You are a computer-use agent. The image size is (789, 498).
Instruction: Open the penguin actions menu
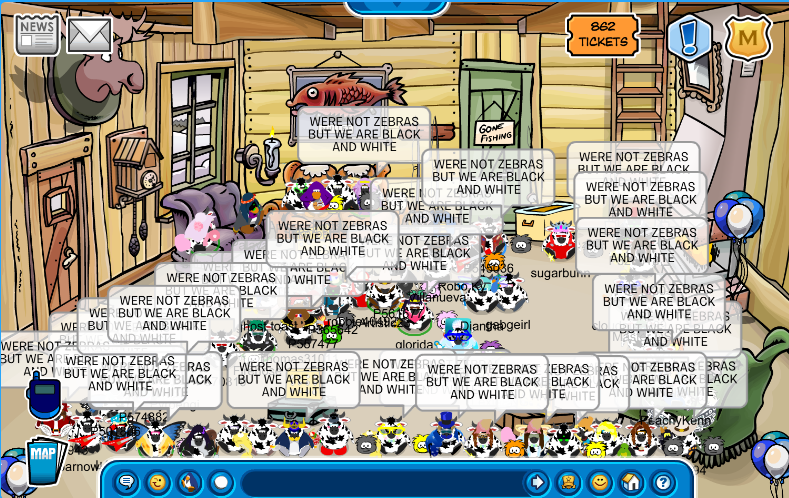tap(189, 482)
